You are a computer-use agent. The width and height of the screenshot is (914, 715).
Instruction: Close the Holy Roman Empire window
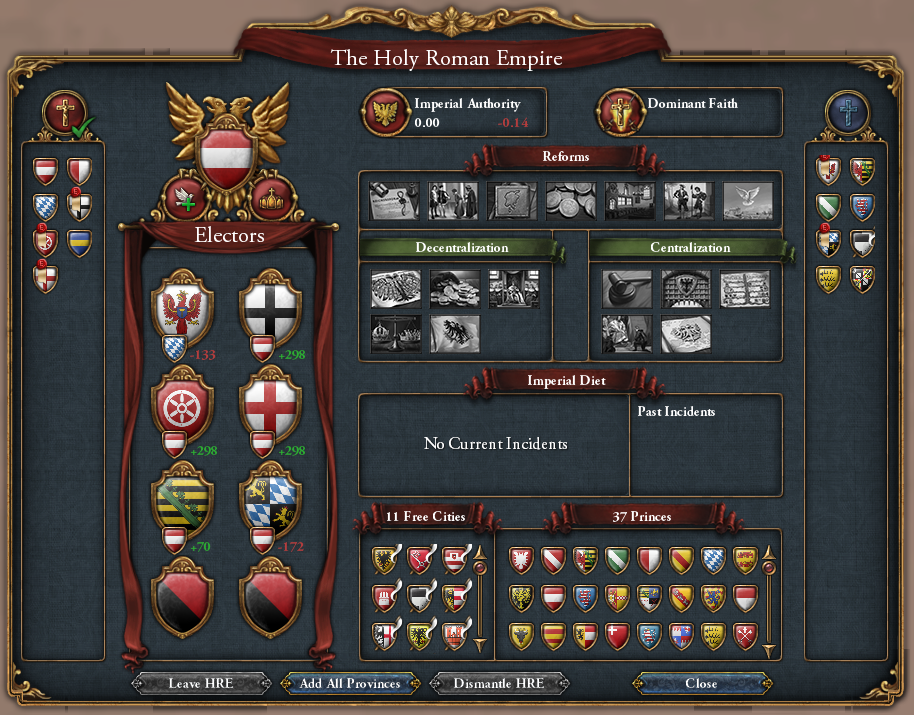[700, 684]
